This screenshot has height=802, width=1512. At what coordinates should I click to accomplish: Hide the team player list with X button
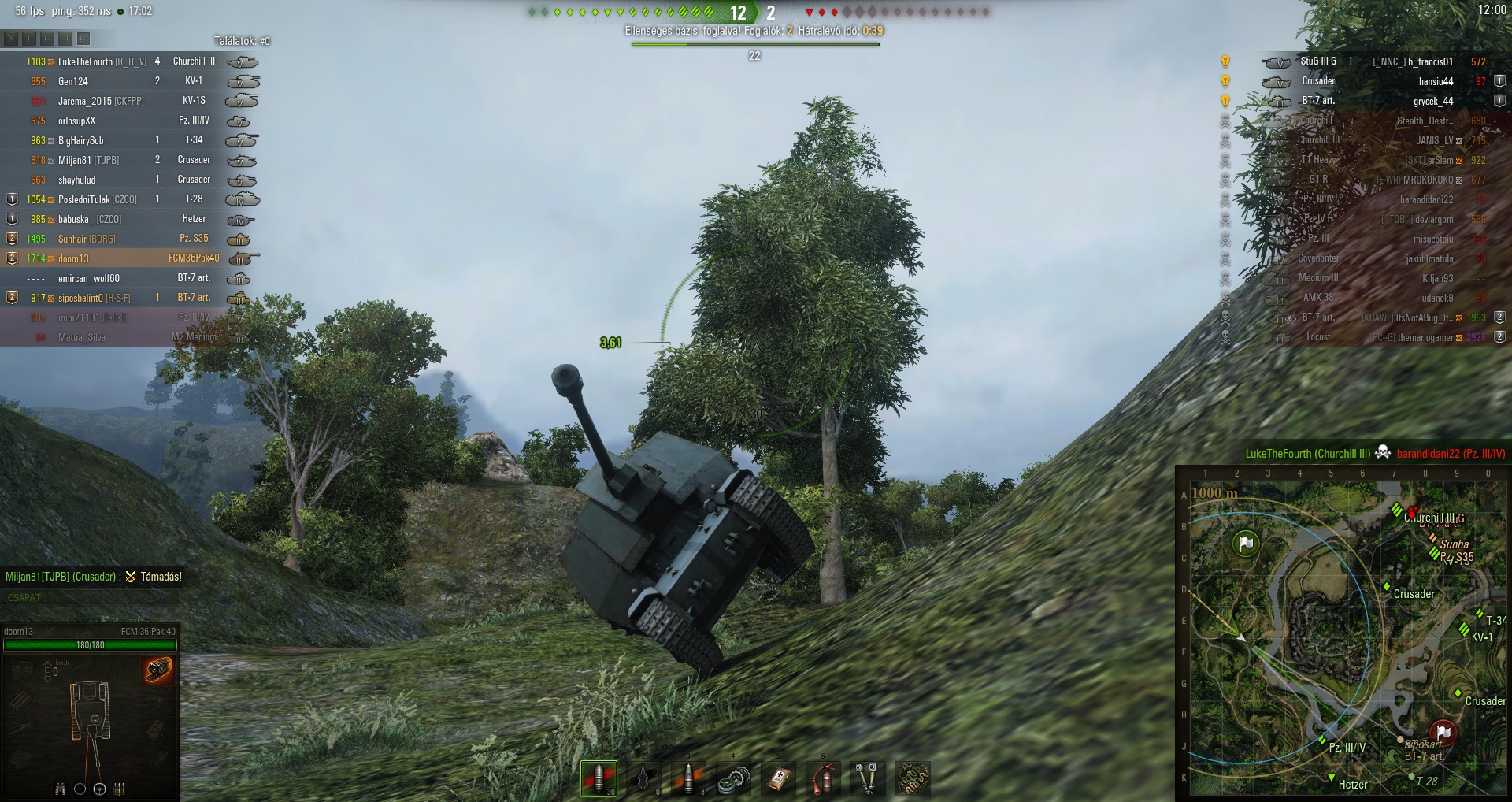pyautogui.click(x=11, y=39)
